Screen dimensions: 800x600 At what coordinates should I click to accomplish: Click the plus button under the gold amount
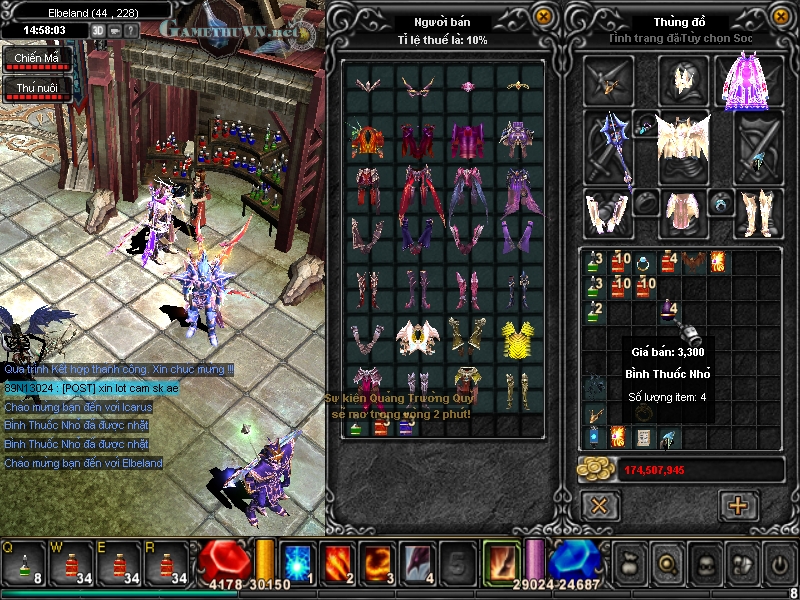coord(738,505)
